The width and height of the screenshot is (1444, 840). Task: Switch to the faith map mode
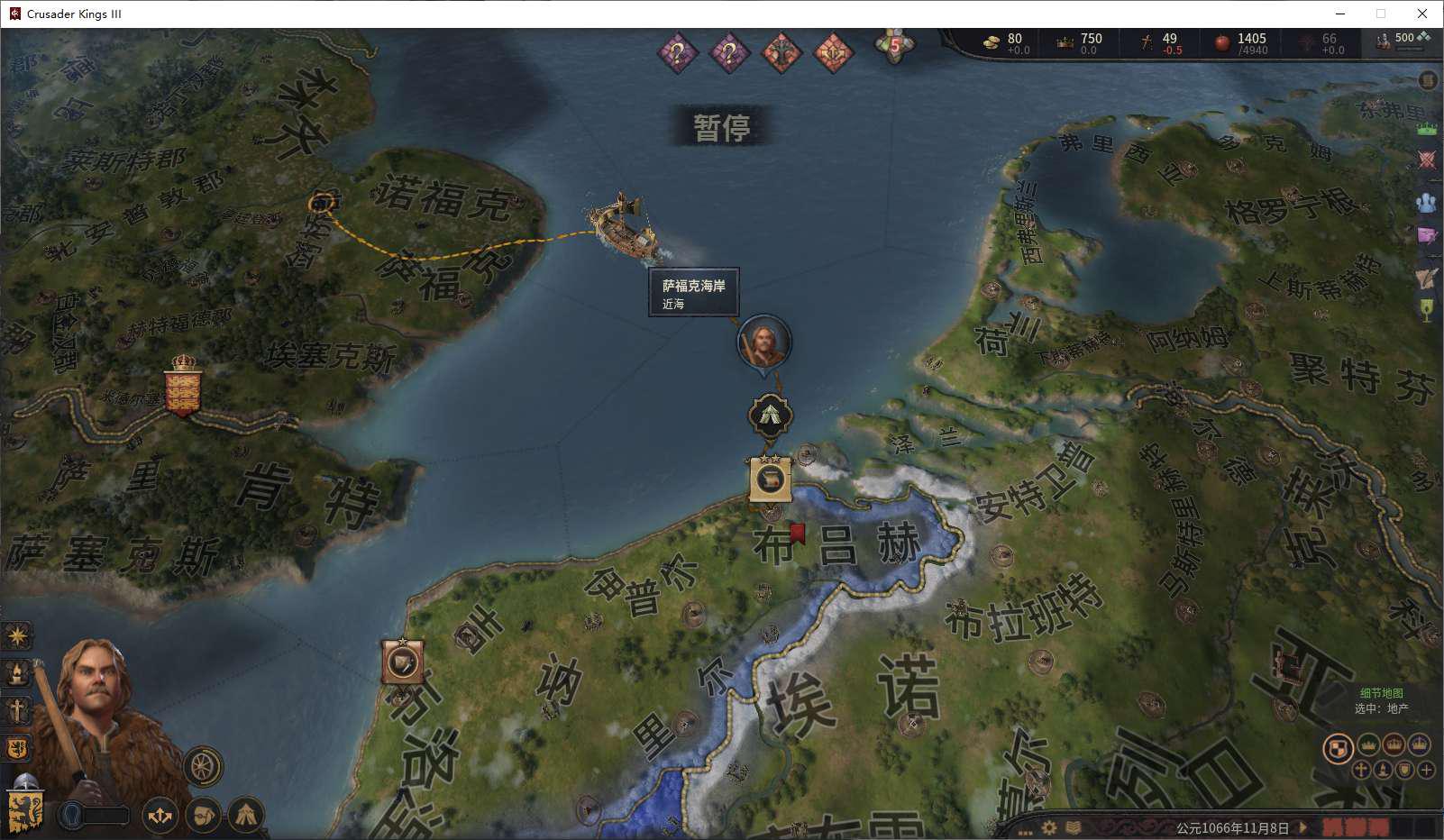tap(1360, 770)
